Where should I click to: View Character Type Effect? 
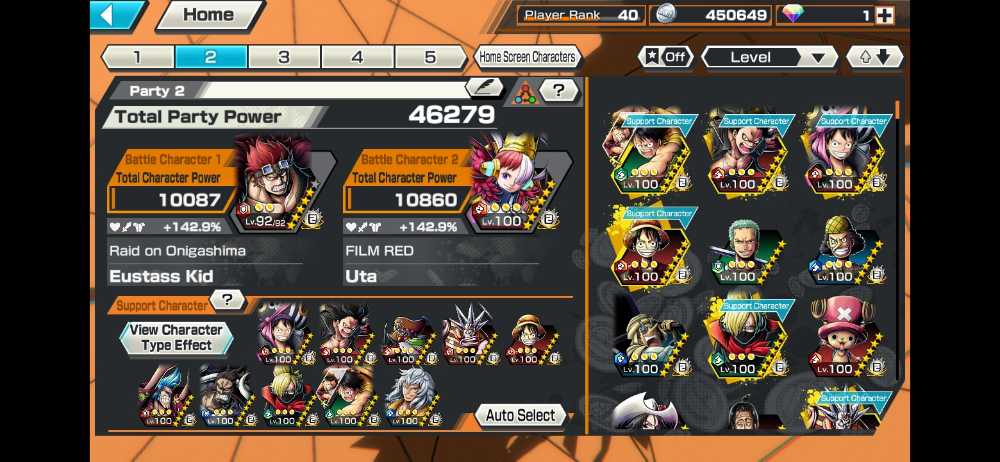click(176, 337)
